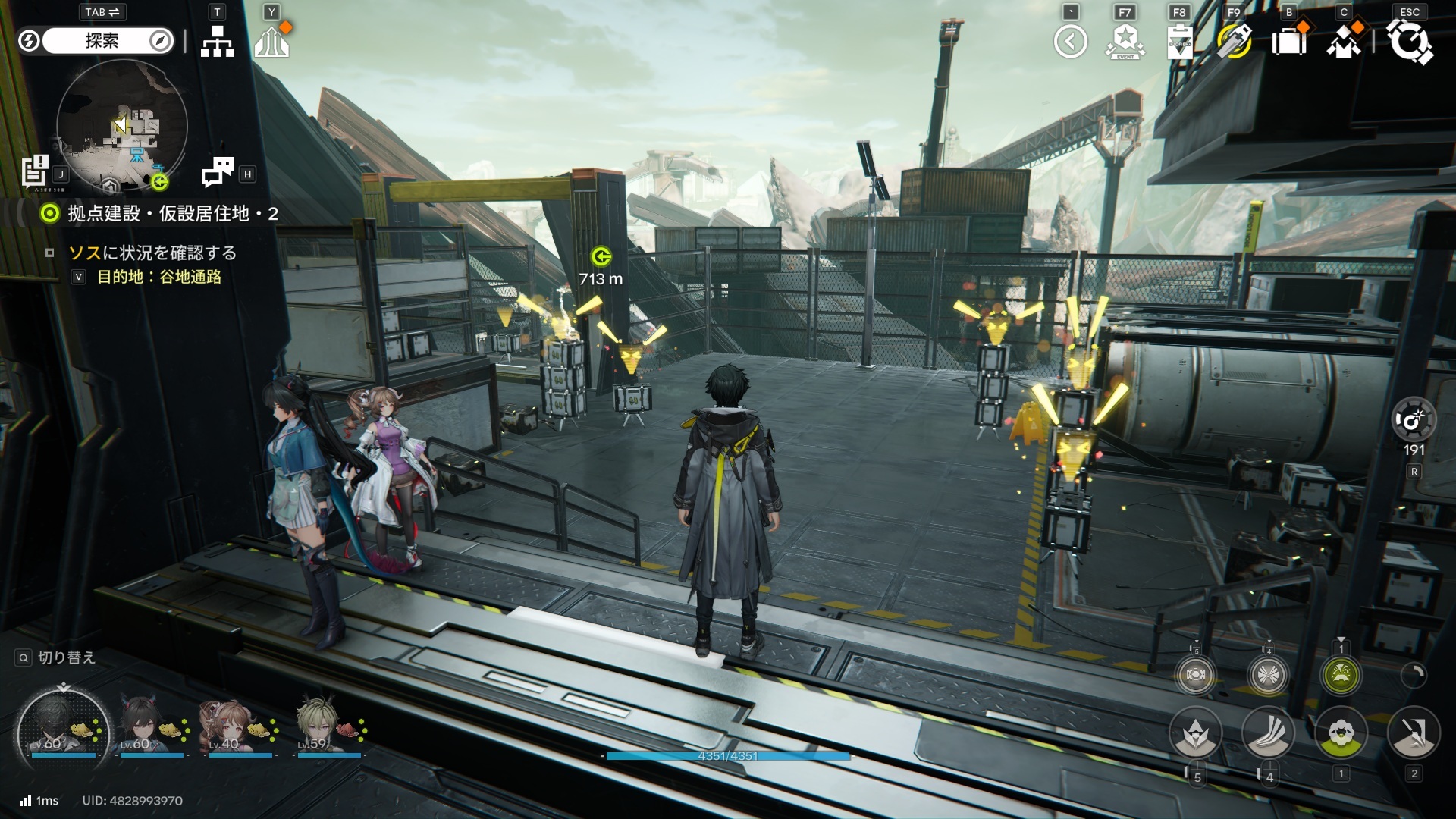Open the base building icon
The height and width of the screenshot is (819, 1456).
(271, 42)
